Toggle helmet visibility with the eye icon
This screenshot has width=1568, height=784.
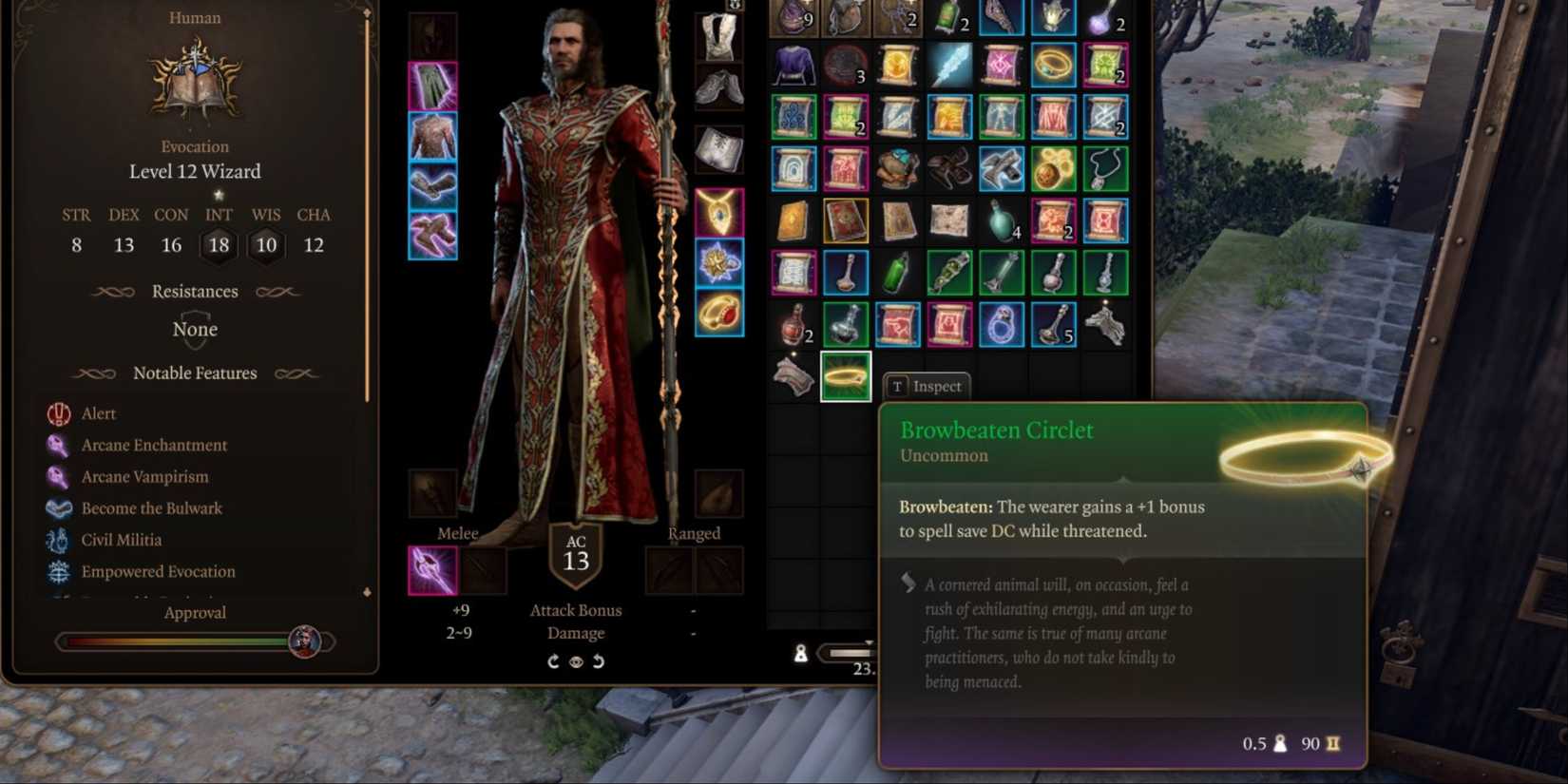point(576,660)
